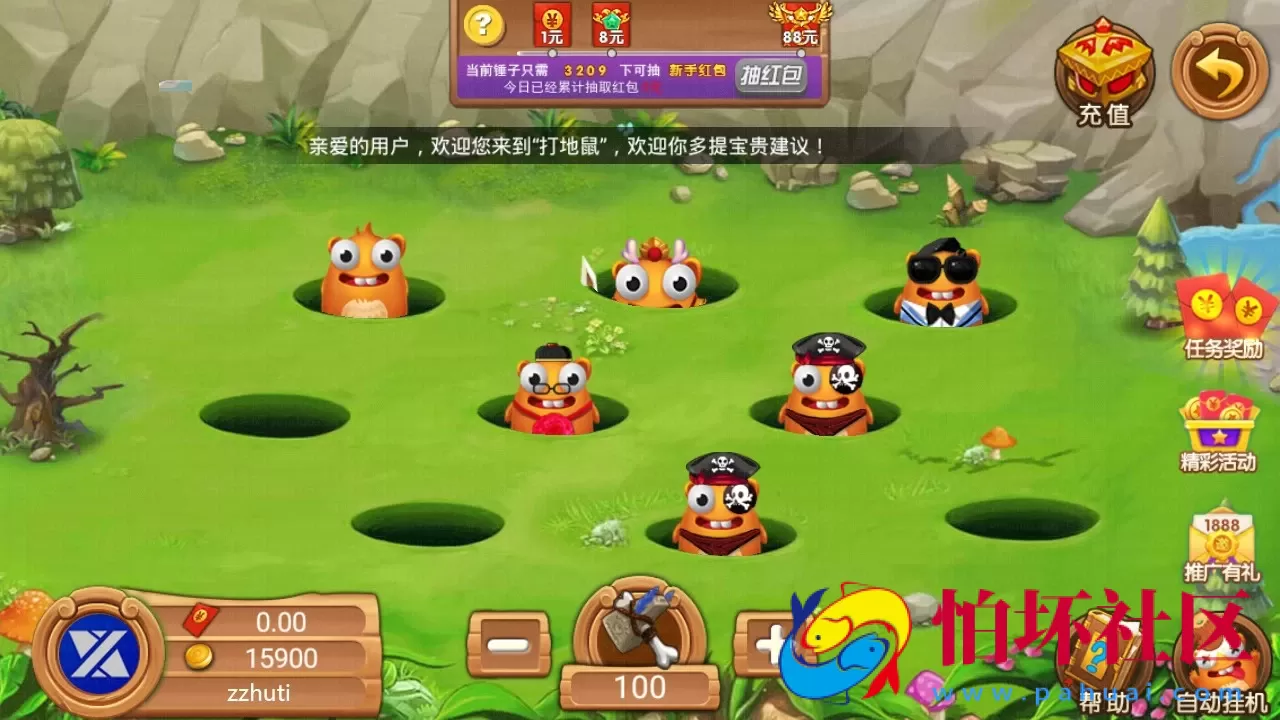
Task: Open the 帮助 help book icon
Action: [1103, 650]
